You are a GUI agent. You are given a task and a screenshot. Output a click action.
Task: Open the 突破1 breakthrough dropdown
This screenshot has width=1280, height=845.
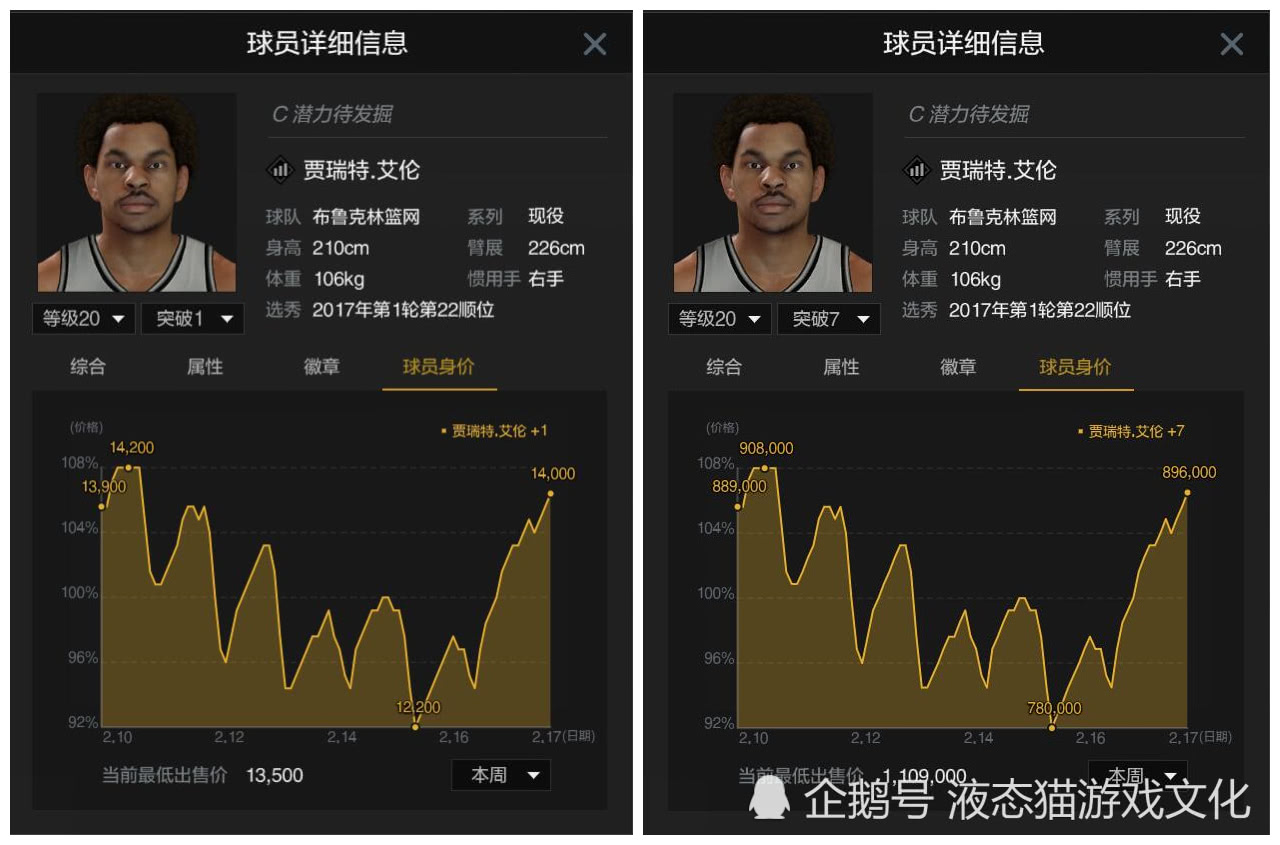click(x=192, y=318)
